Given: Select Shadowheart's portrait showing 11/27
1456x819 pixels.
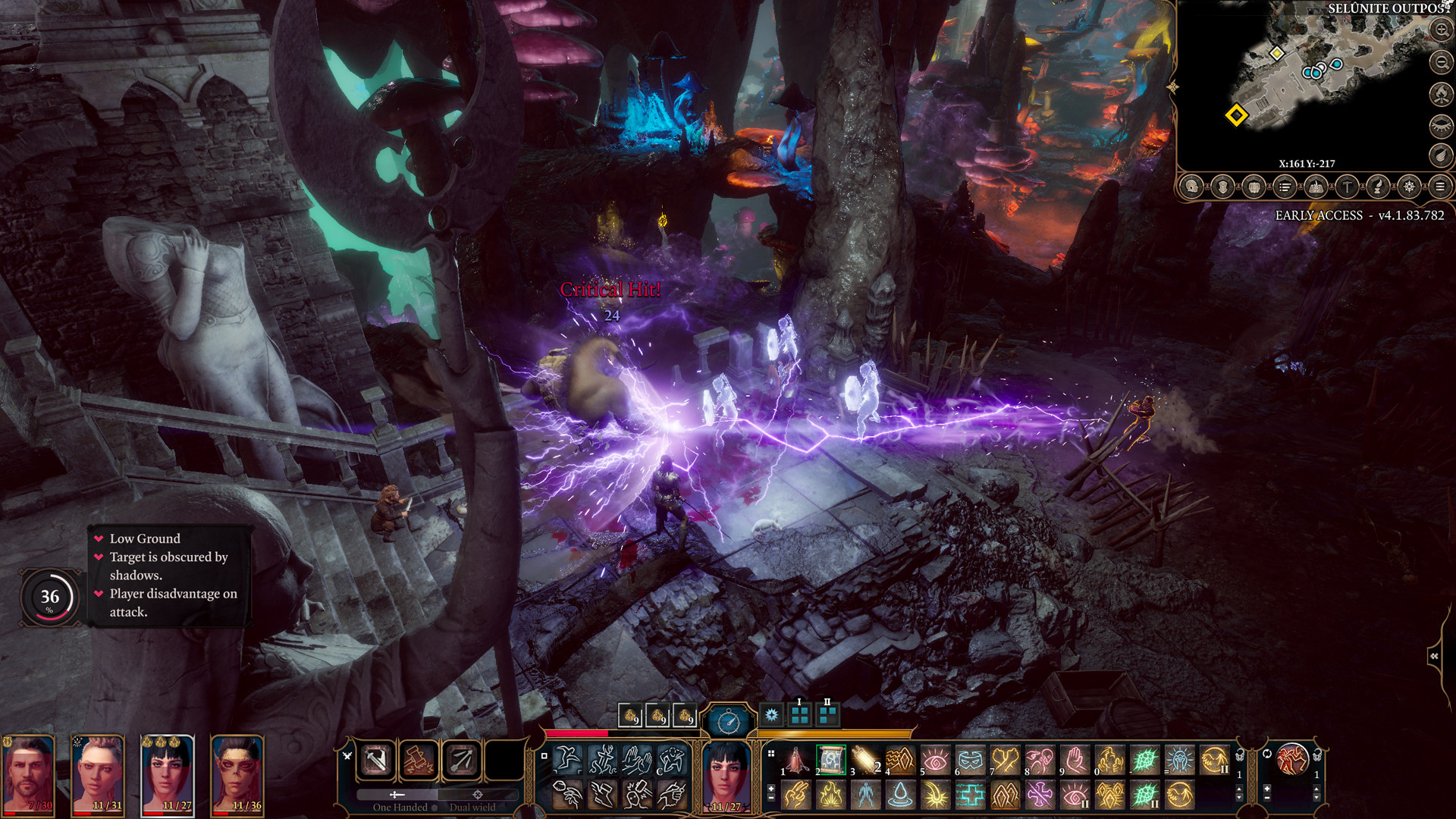Looking at the screenshot, I should coord(168,773).
